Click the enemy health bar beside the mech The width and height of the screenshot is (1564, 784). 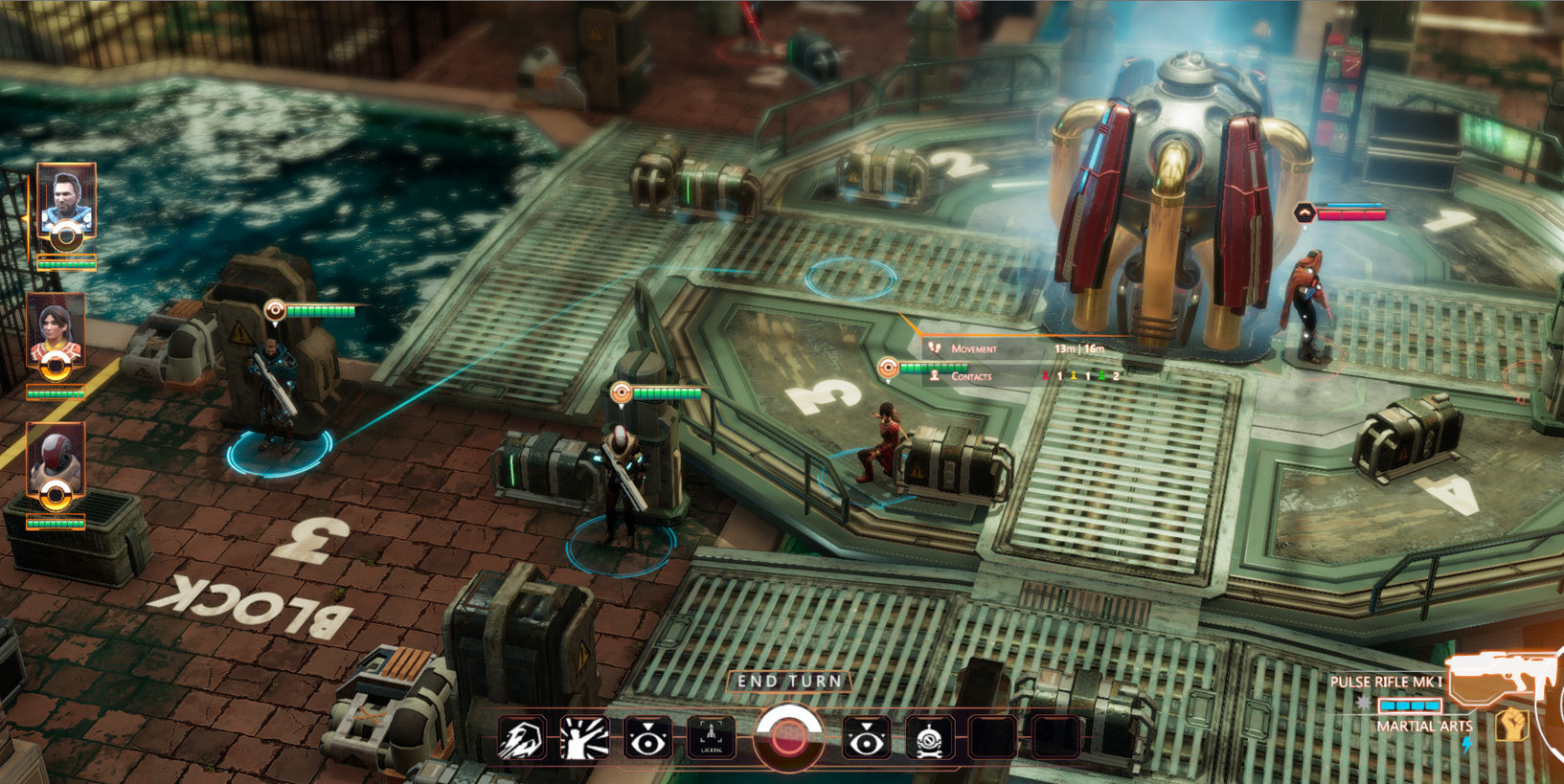1351,213
